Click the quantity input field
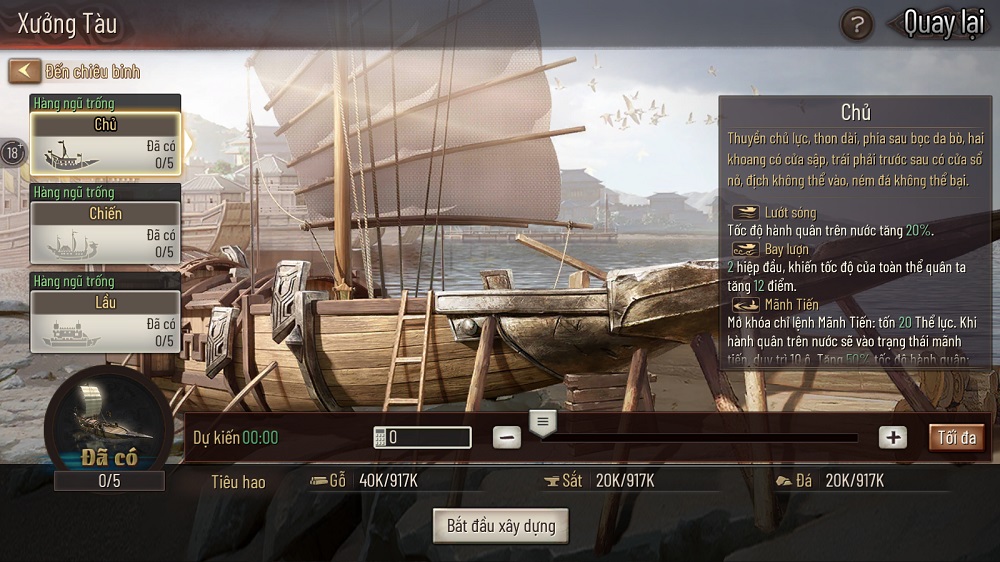Screen dimensions: 1000x562 [421, 437]
